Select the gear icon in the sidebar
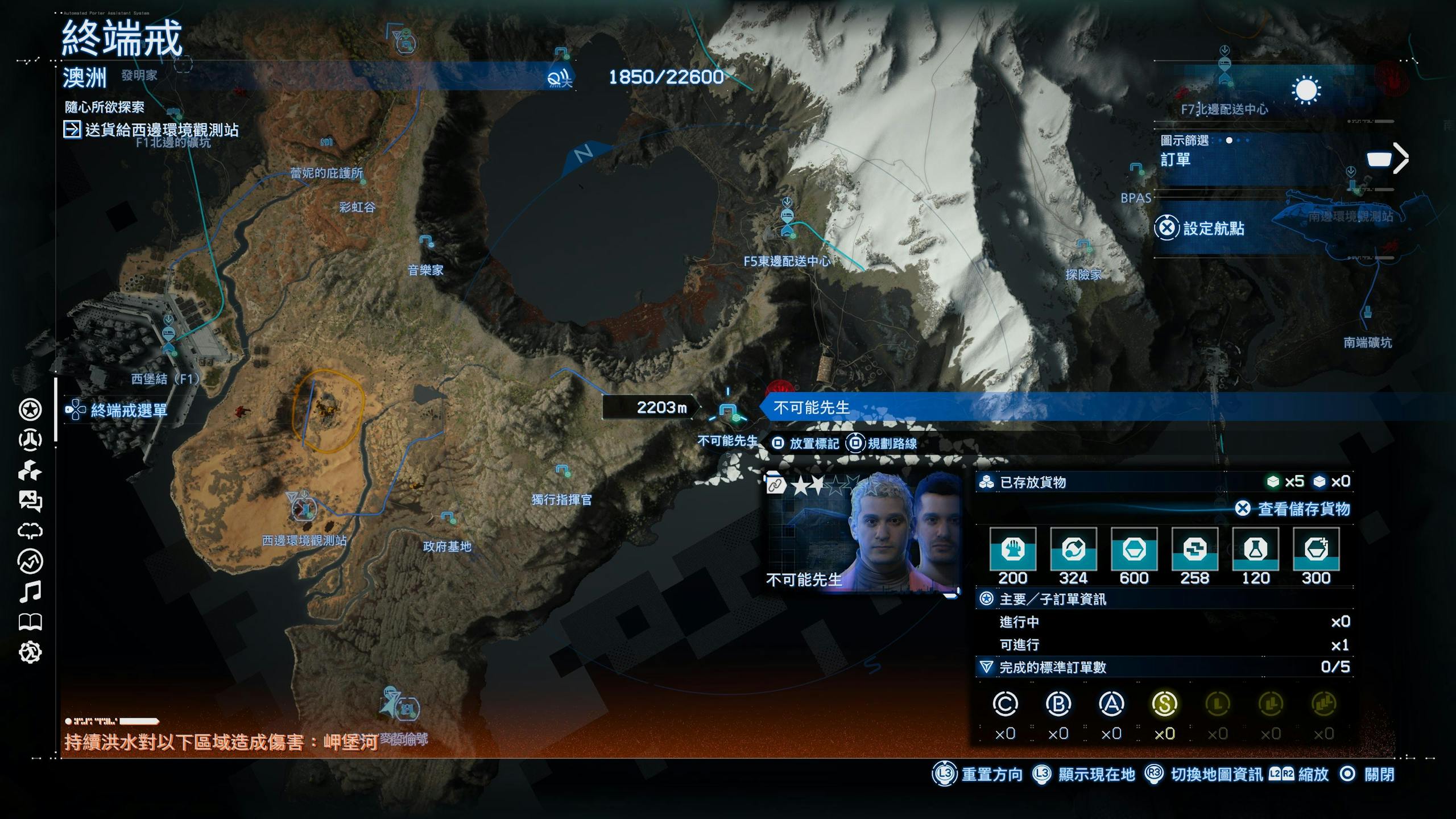 click(30, 652)
